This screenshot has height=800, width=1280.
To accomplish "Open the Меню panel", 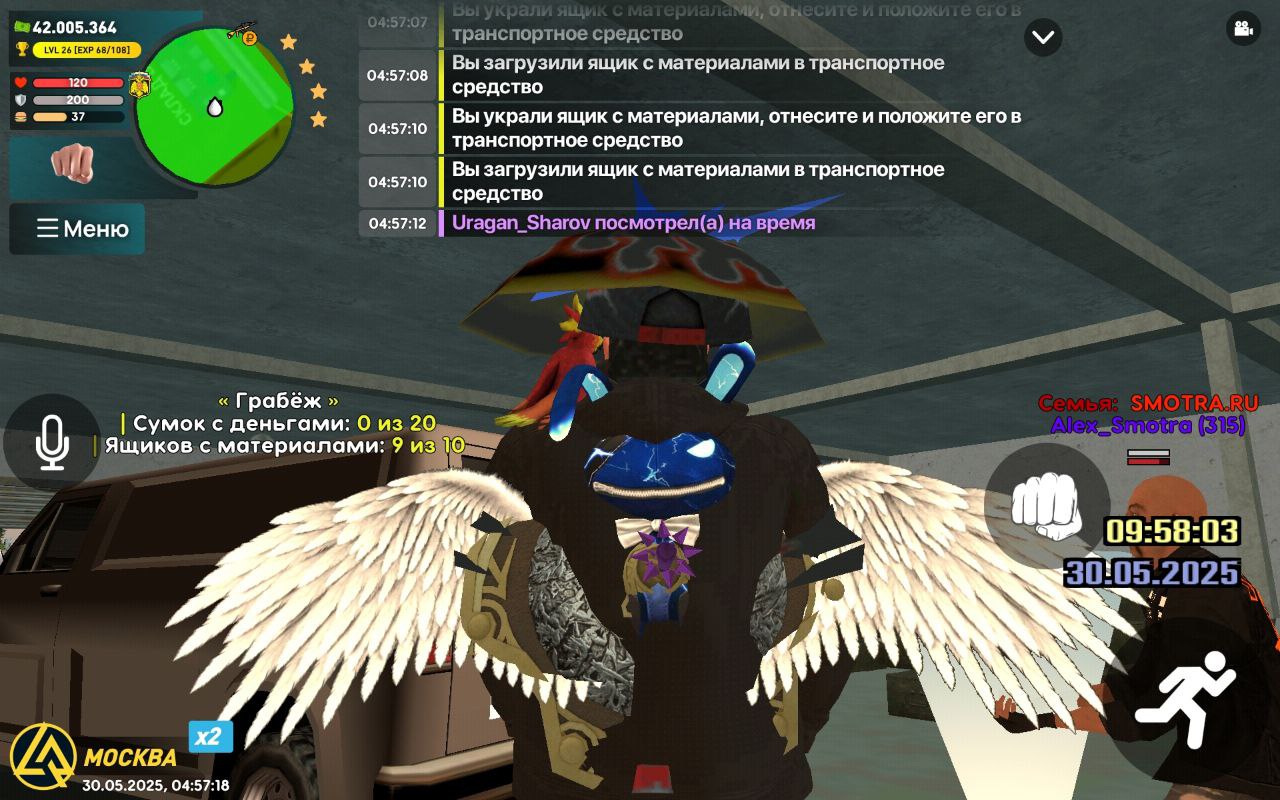I will coord(76,228).
